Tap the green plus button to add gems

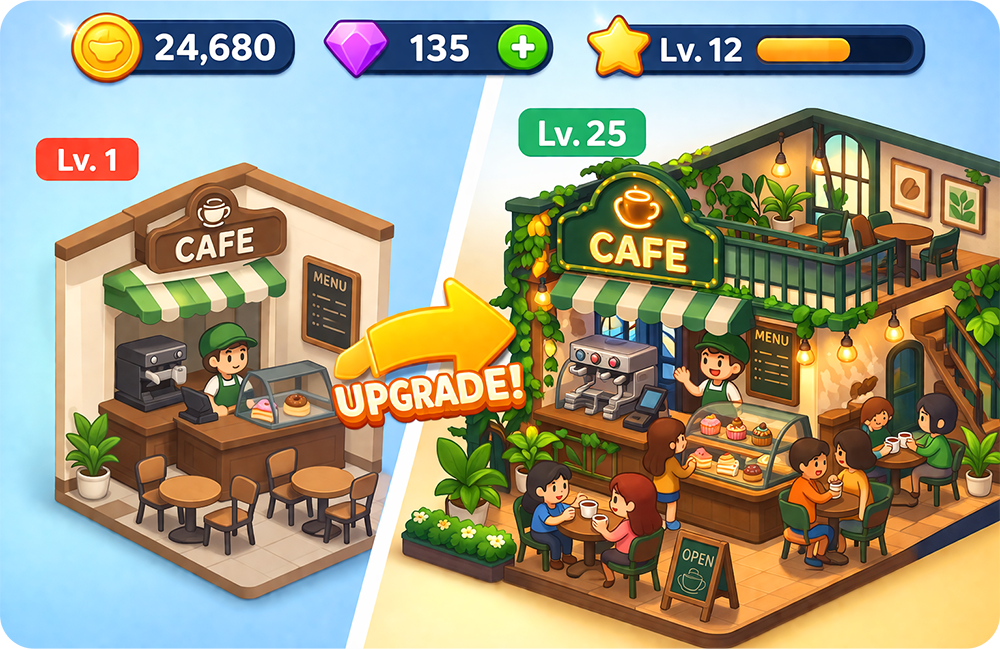pyautogui.click(x=526, y=46)
